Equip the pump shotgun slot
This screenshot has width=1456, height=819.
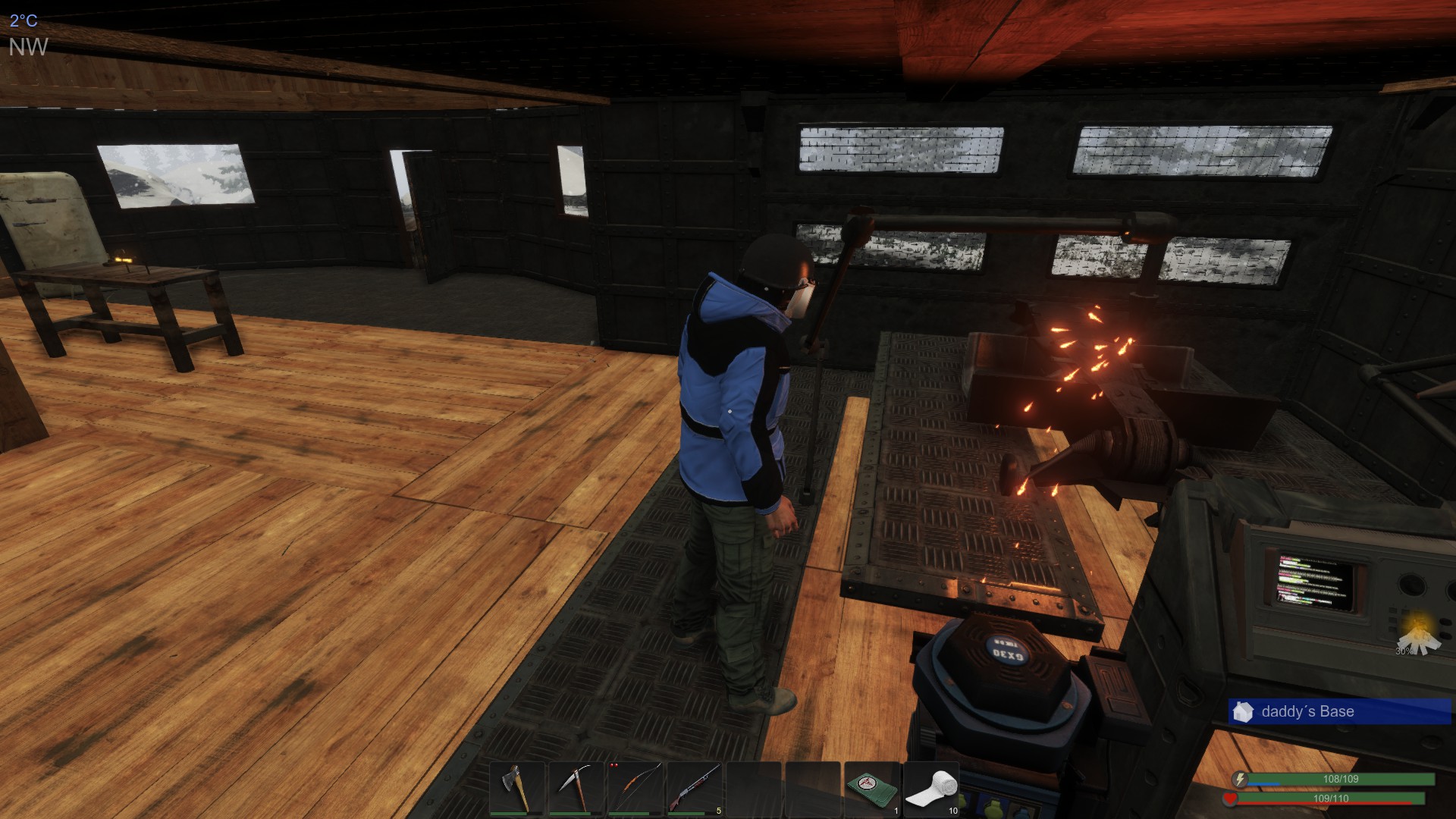coord(695,789)
